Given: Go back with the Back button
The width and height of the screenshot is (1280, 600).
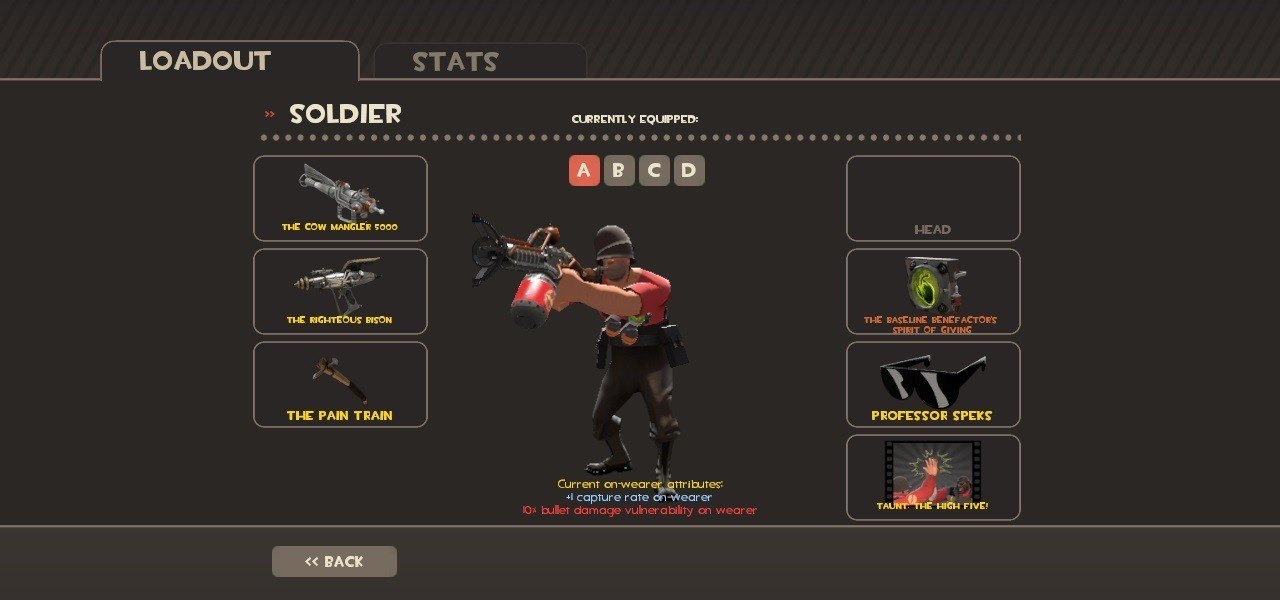Looking at the screenshot, I should [x=334, y=561].
